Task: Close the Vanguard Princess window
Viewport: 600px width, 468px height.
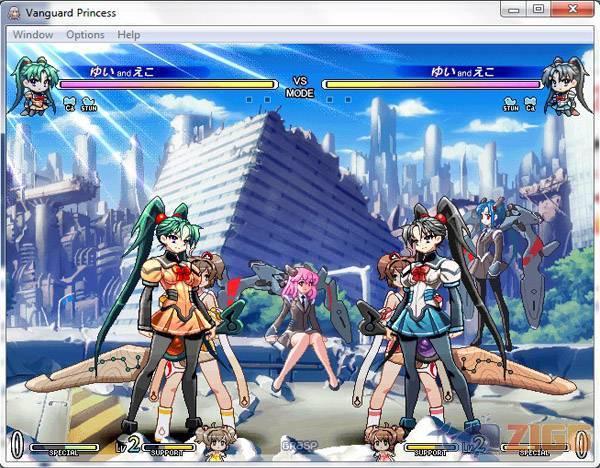Action: 570,9
